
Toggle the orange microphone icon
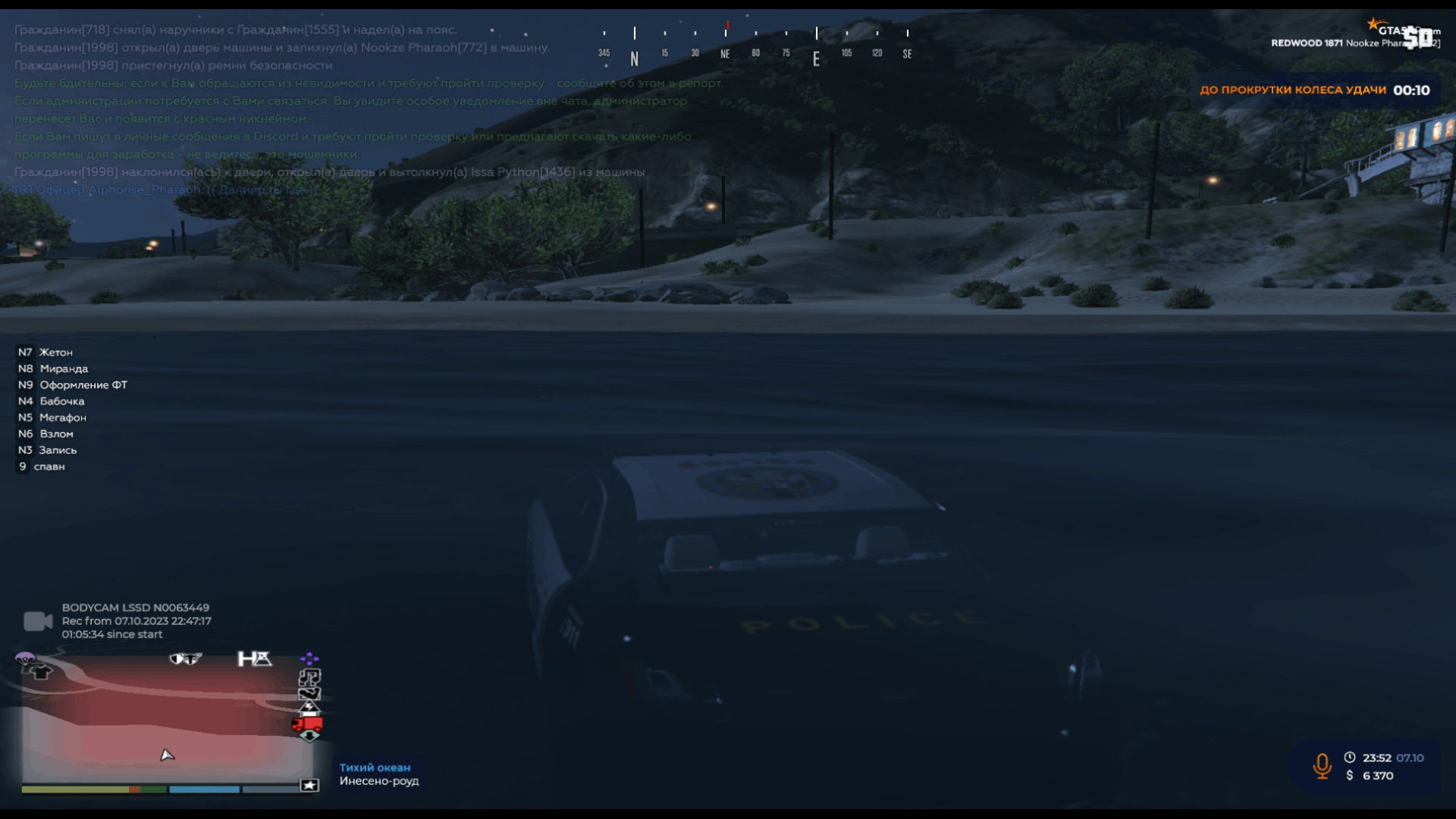tap(1322, 767)
